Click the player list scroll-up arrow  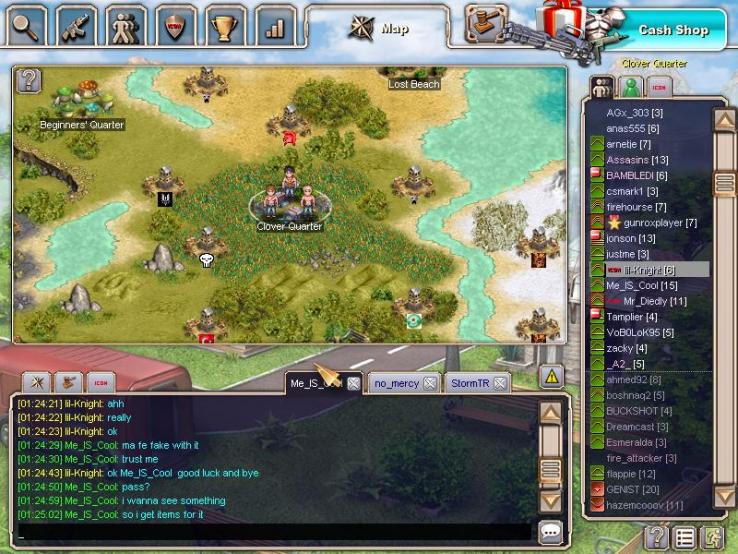724,121
